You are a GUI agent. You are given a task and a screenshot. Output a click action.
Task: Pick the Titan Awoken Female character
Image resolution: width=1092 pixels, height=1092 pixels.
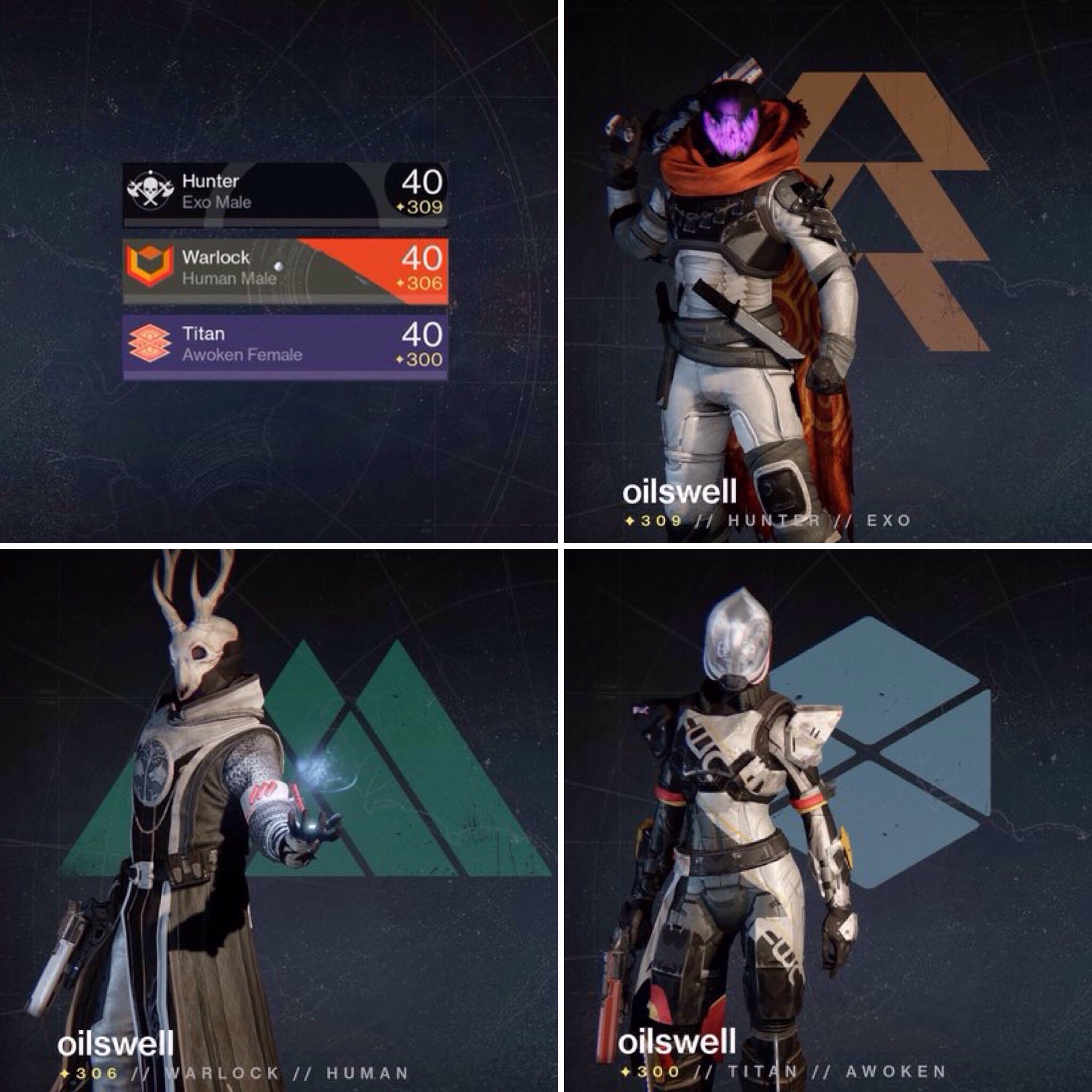click(x=285, y=346)
